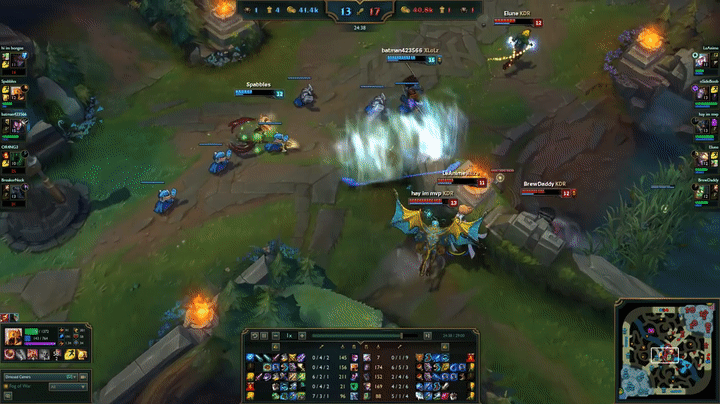The height and width of the screenshot is (404, 720).
Task: Jump back with the replay rewind button
Action: (254, 336)
